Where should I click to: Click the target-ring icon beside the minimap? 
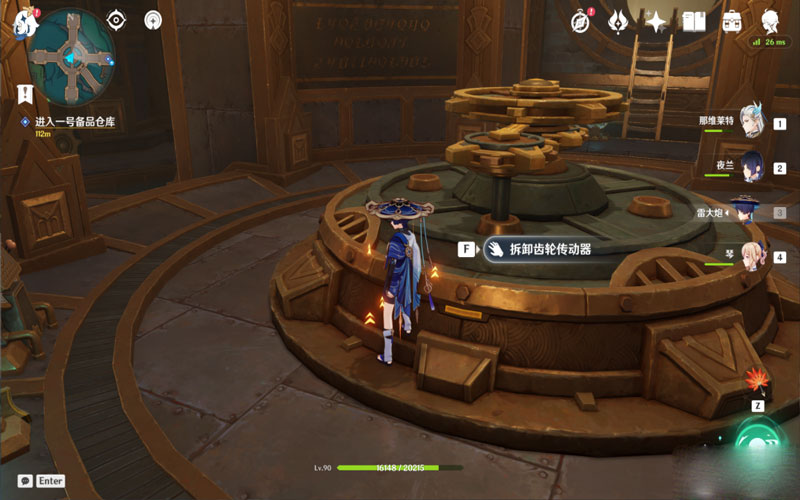point(116,20)
